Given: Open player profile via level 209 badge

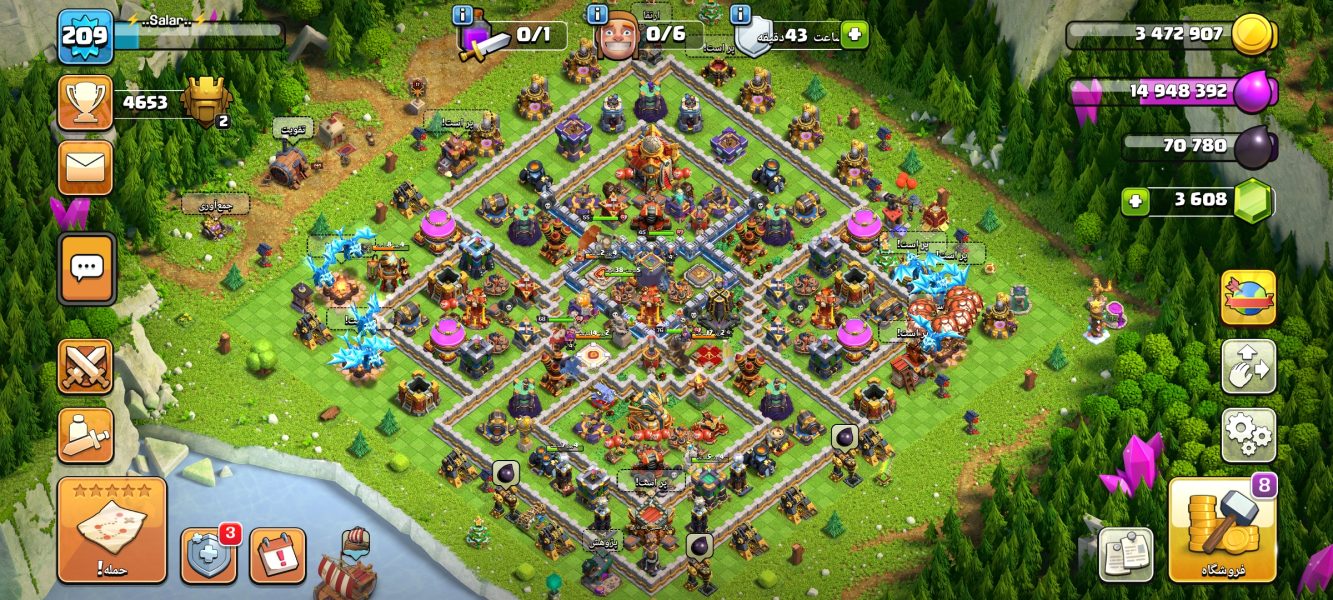Looking at the screenshot, I should (x=85, y=37).
